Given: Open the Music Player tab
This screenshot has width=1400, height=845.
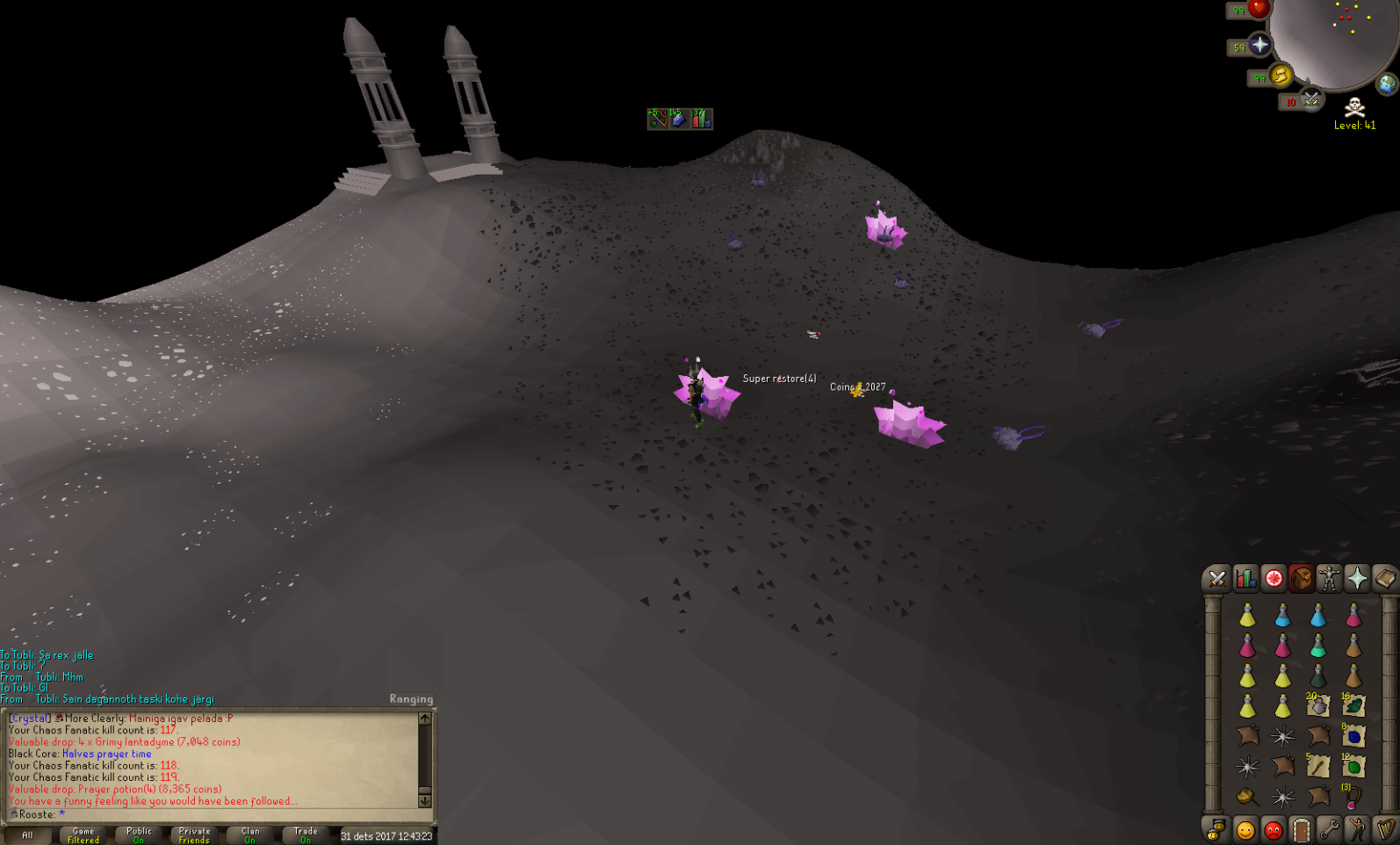Looking at the screenshot, I should (x=1385, y=829).
